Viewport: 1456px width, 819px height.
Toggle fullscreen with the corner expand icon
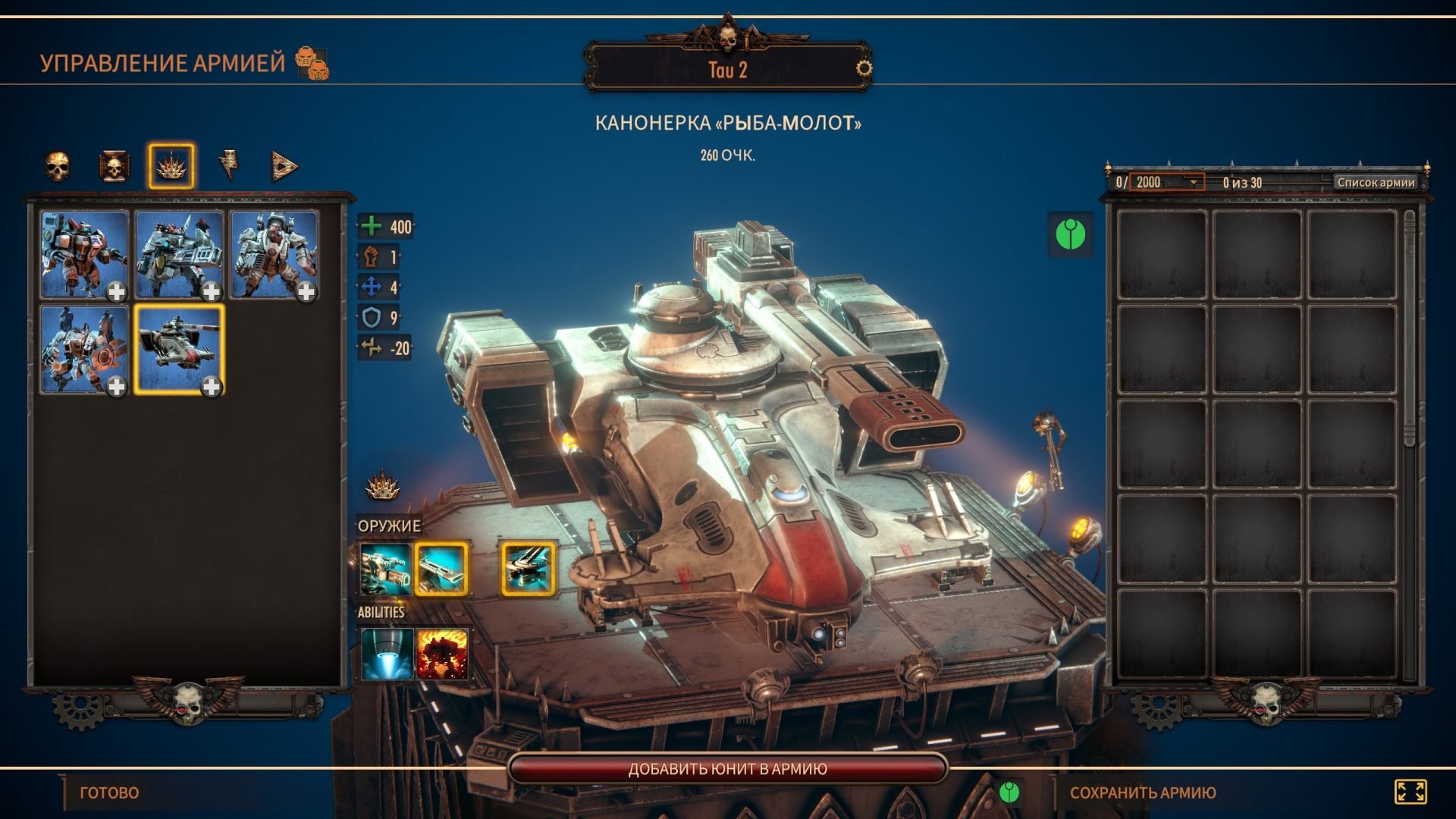(1410, 792)
